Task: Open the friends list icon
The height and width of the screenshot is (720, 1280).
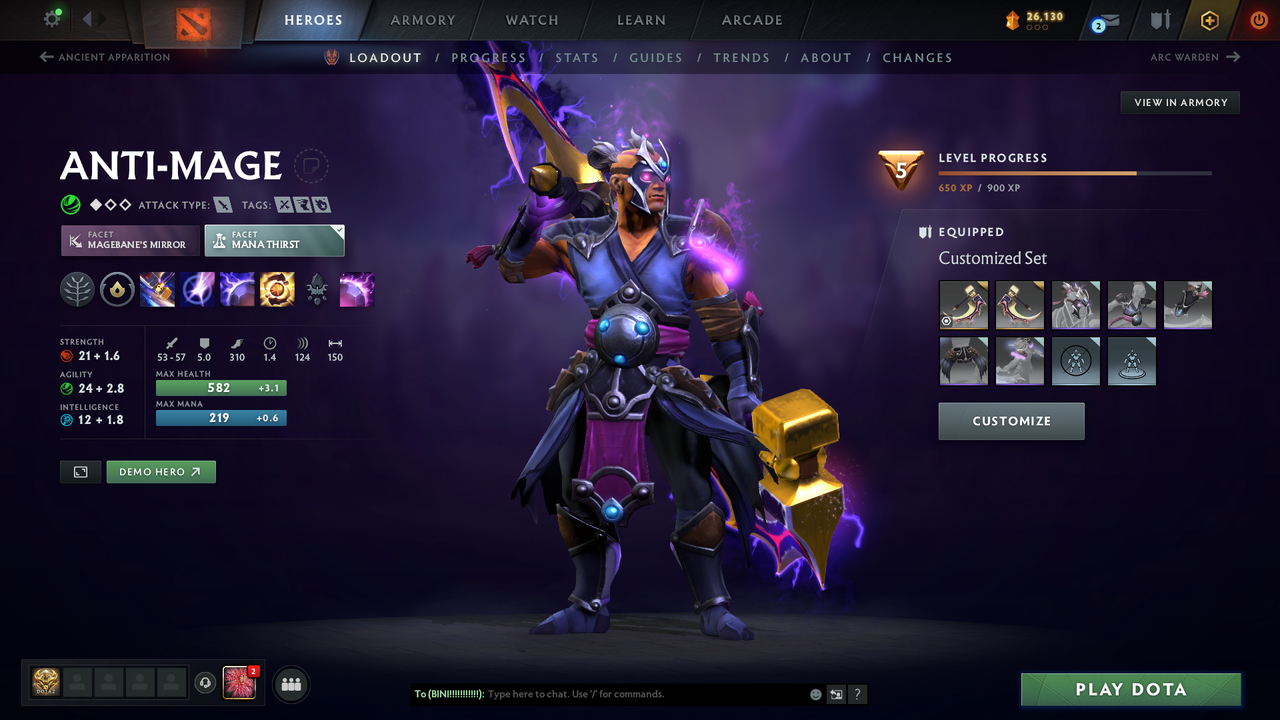Action: 290,684
